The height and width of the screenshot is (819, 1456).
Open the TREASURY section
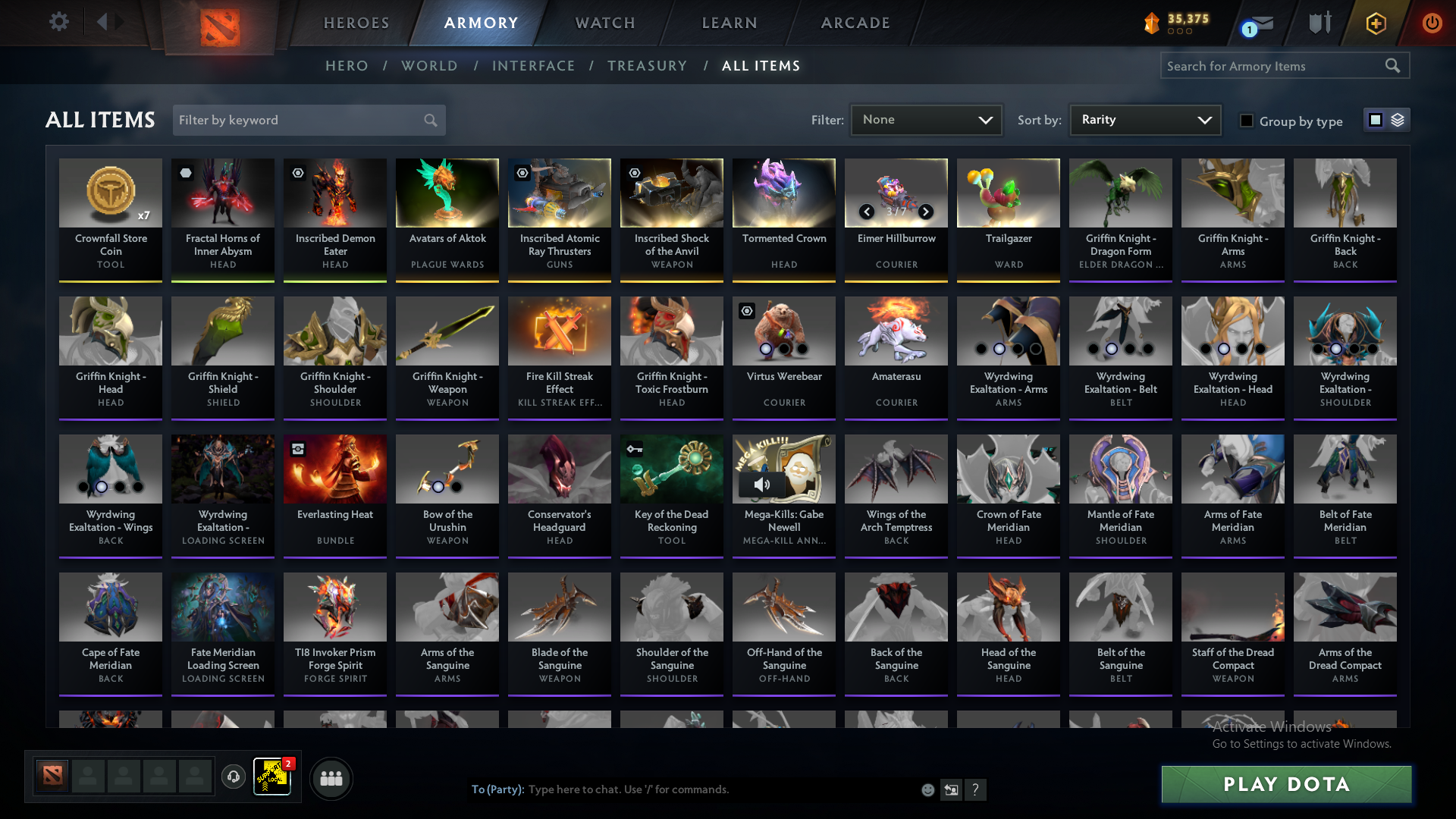click(647, 66)
